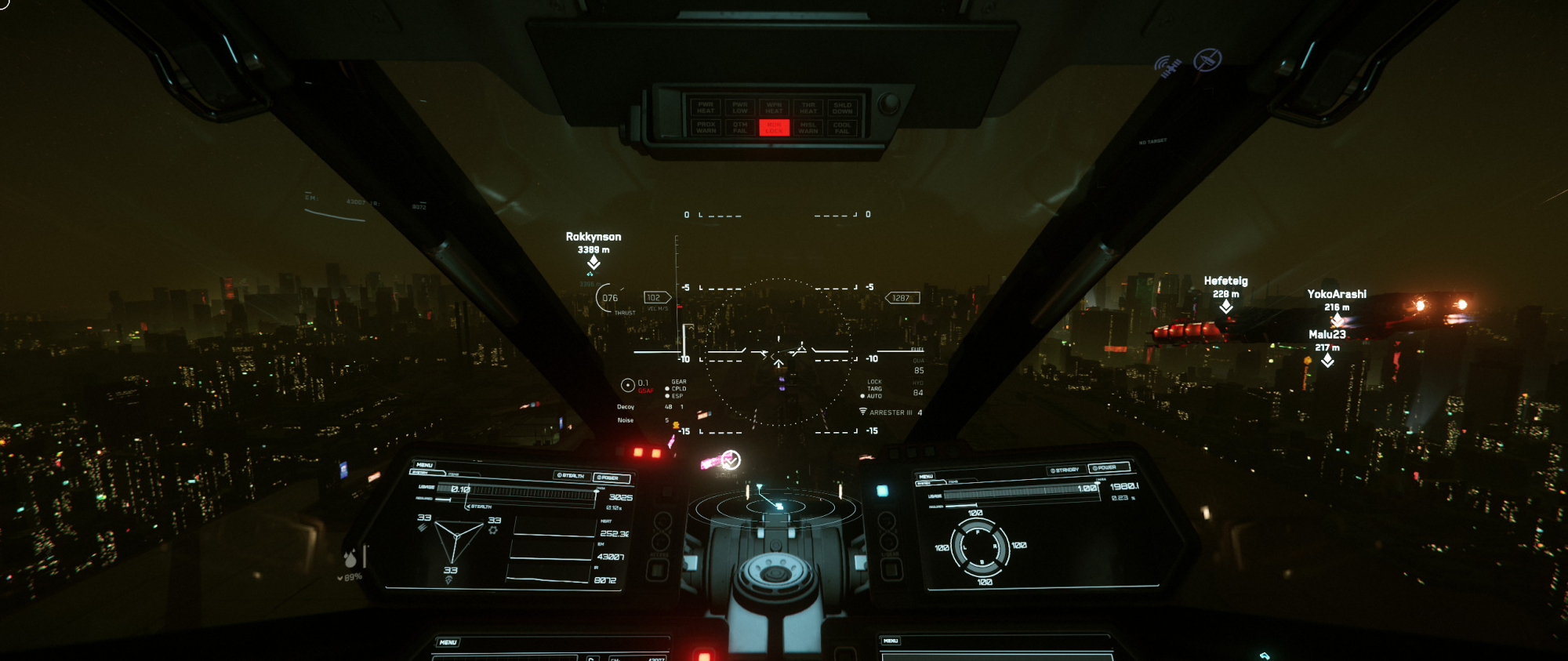1568x661 pixels.
Task: Select the ITEMS tab on the shield display
Action: [x=953, y=481]
